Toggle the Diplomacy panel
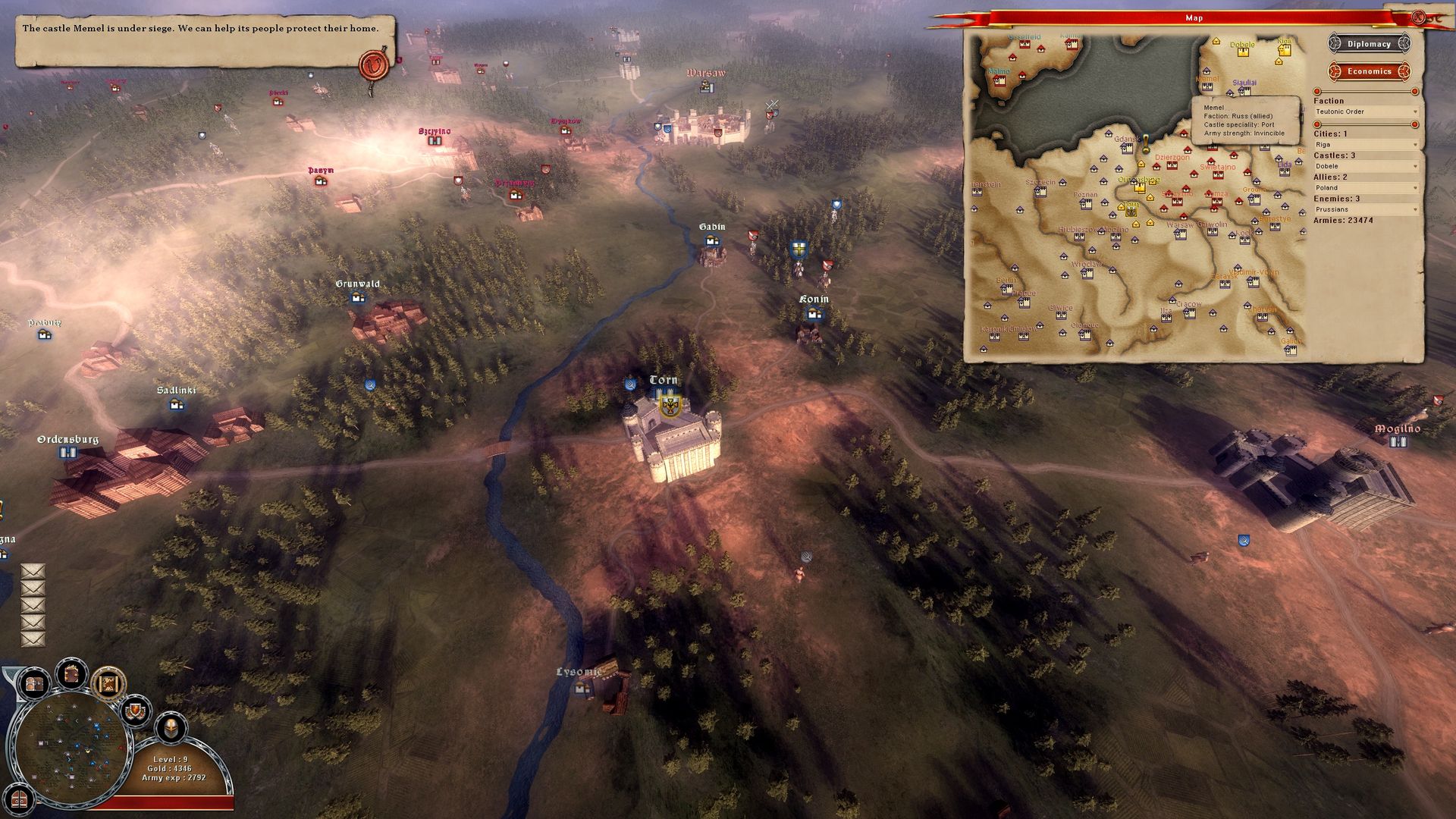1456x819 pixels. 1369,43
